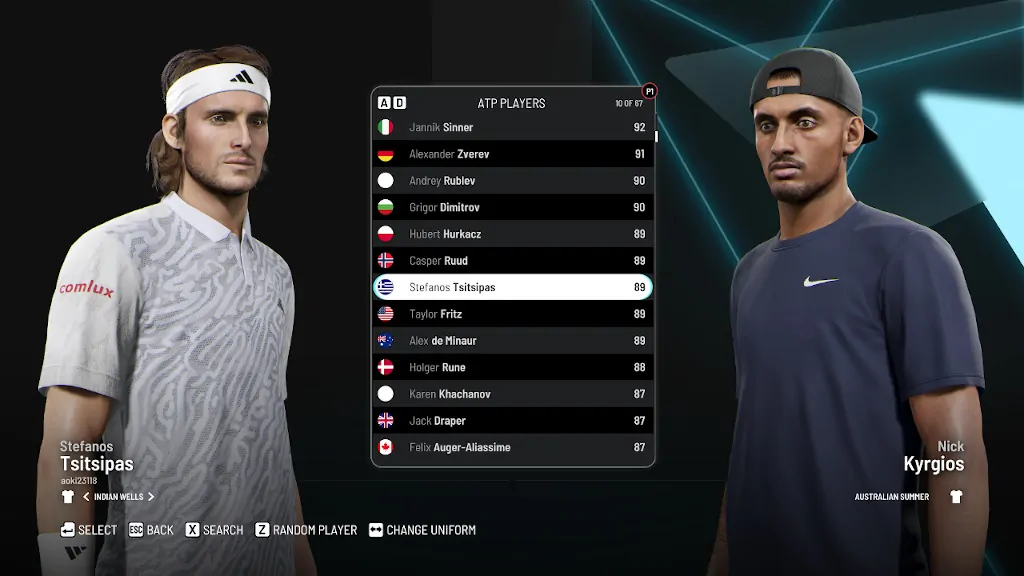Open the Change Uniform option

422,530
